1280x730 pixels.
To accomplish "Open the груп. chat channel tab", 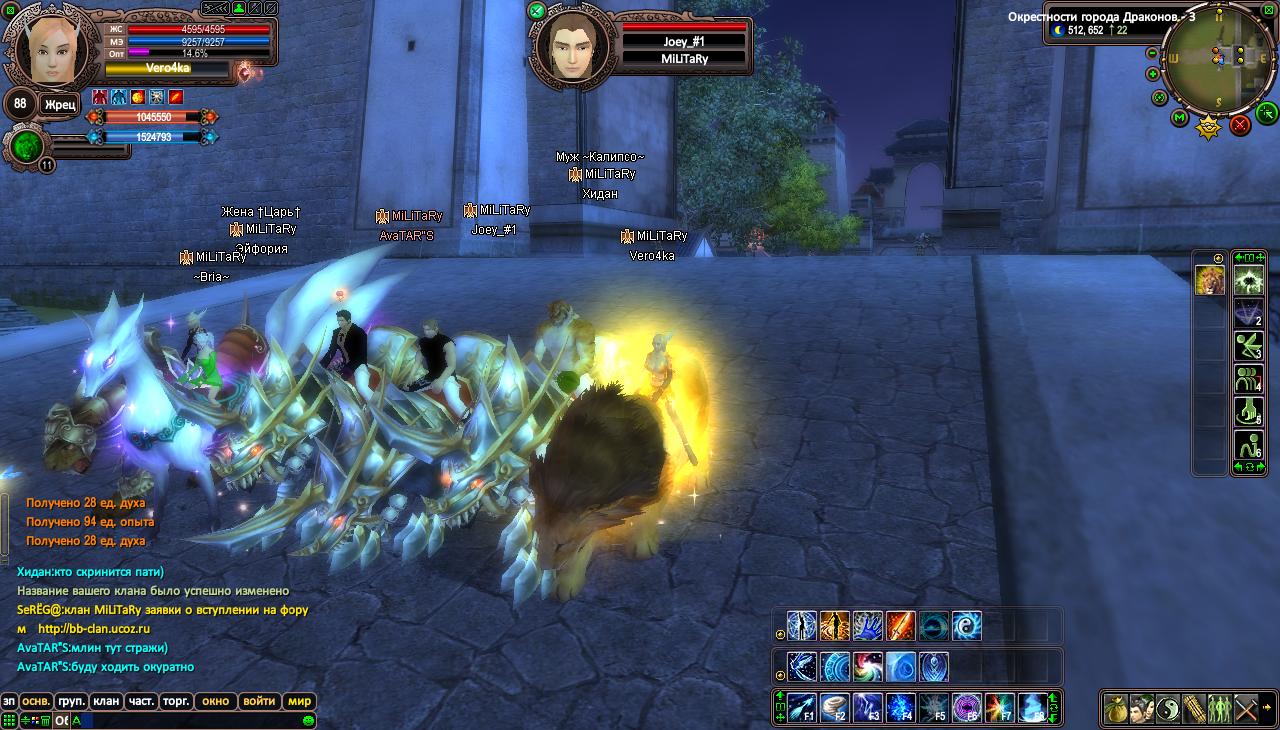I will pyautogui.click(x=71, y=701).
